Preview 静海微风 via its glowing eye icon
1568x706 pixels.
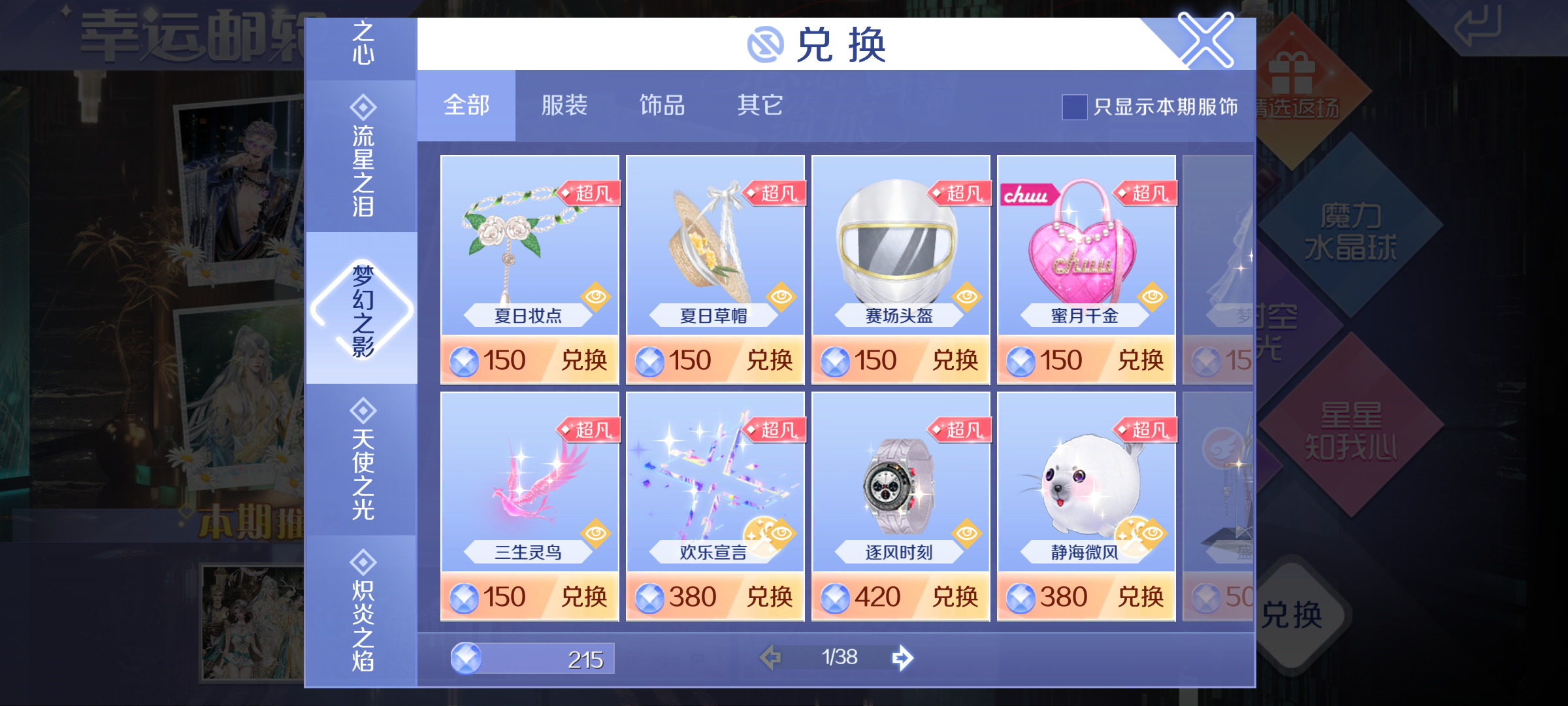pos(1145,535)
